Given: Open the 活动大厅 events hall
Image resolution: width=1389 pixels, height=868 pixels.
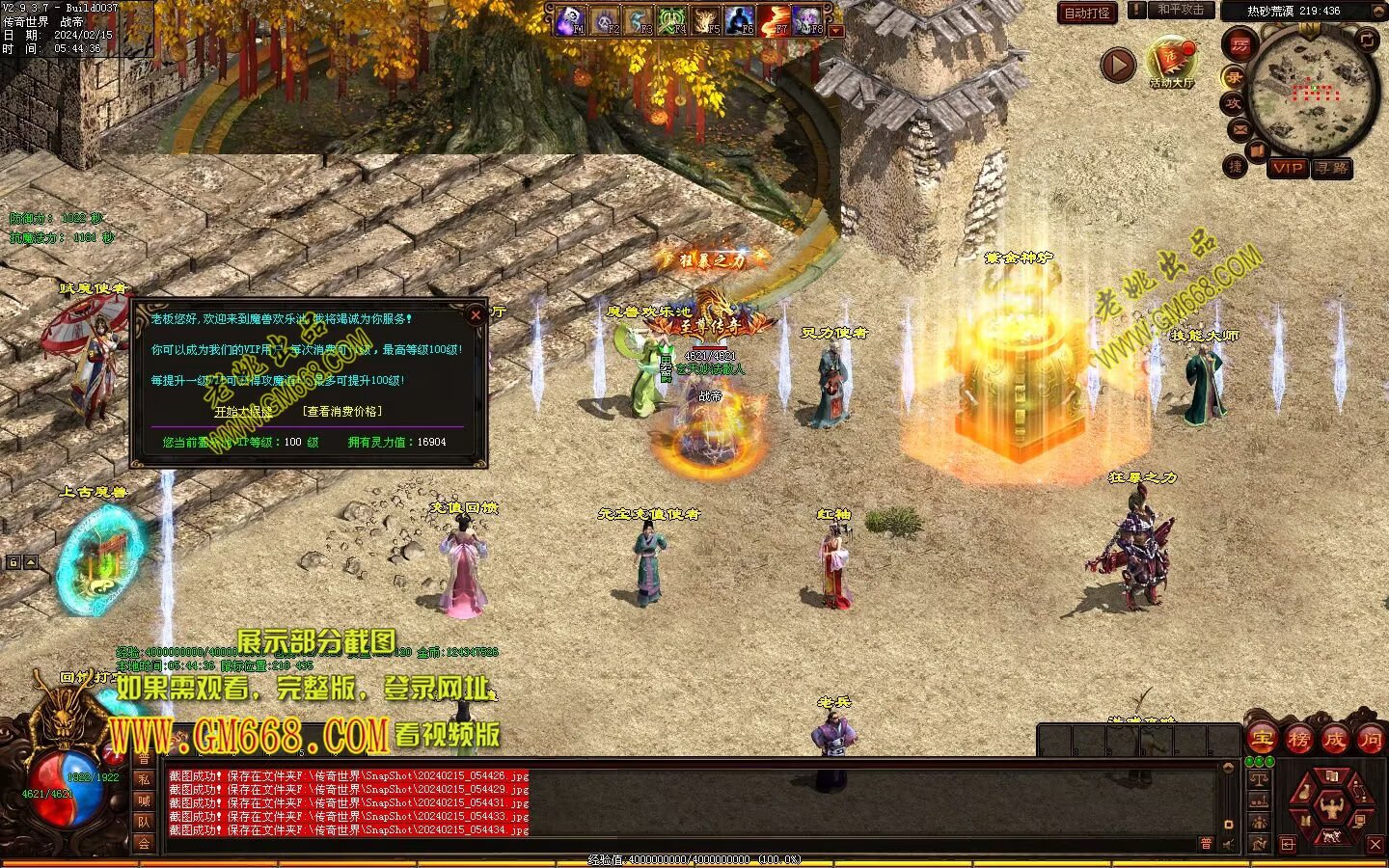Looking at the screenshot, I should pyautogui.click(x=1171, y=64).
